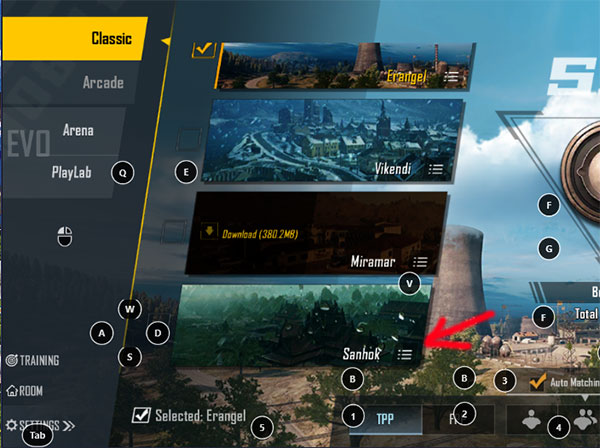Choose the PlayLab mode tab
Image resolution: width=600 pixels, height=448 pixels.
[x=71, y=172]
